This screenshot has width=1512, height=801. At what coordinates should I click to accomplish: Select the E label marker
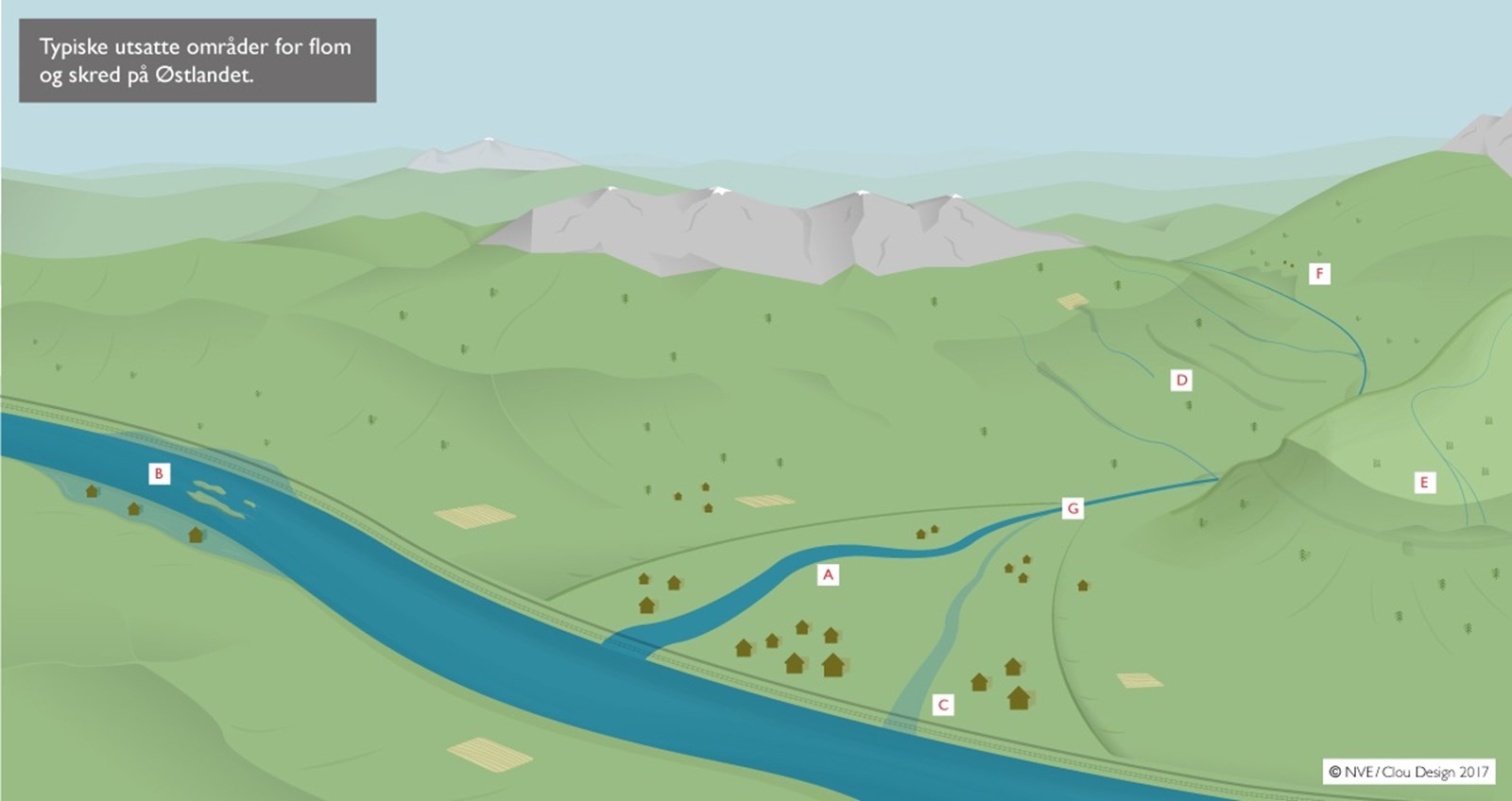point(1424,483)
